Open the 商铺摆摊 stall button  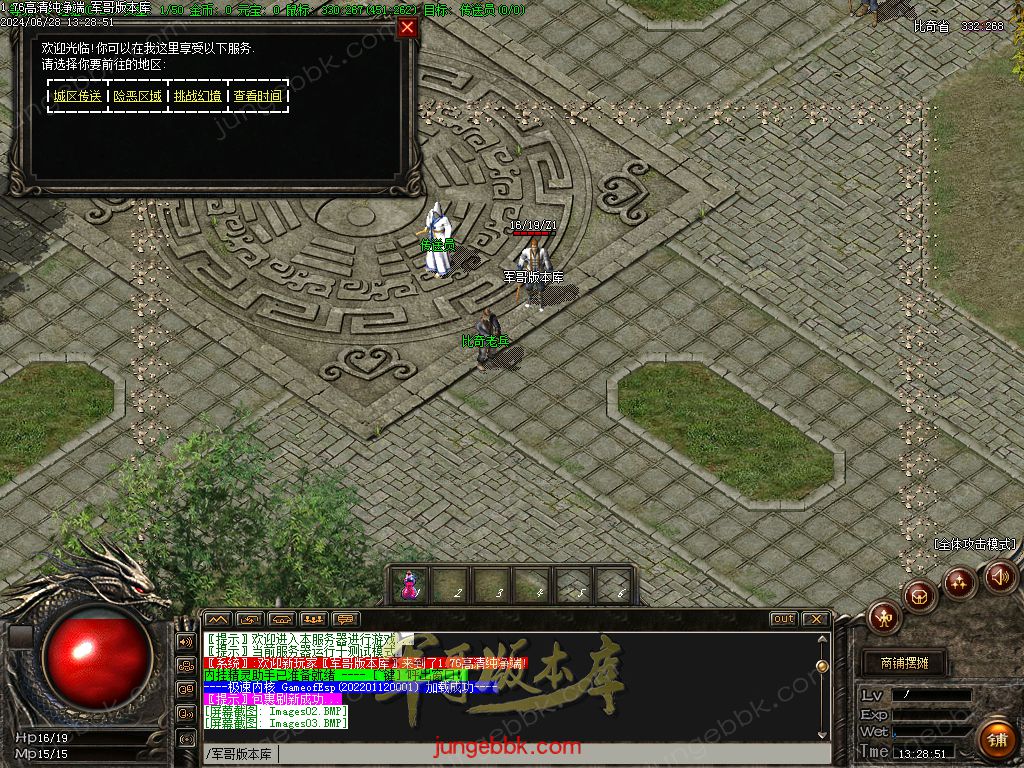click(x=904, y=662)
